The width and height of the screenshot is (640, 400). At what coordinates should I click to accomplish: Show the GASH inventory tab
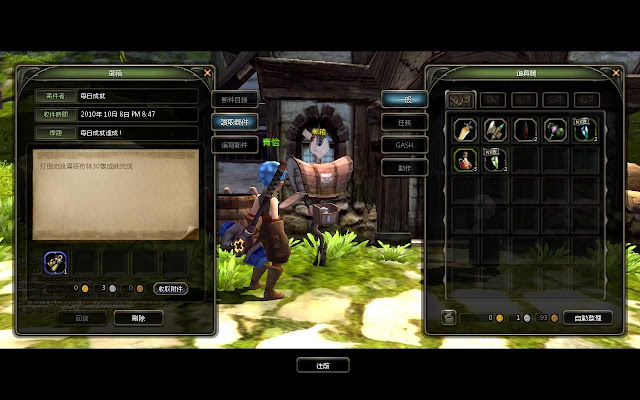click(404, 145)
